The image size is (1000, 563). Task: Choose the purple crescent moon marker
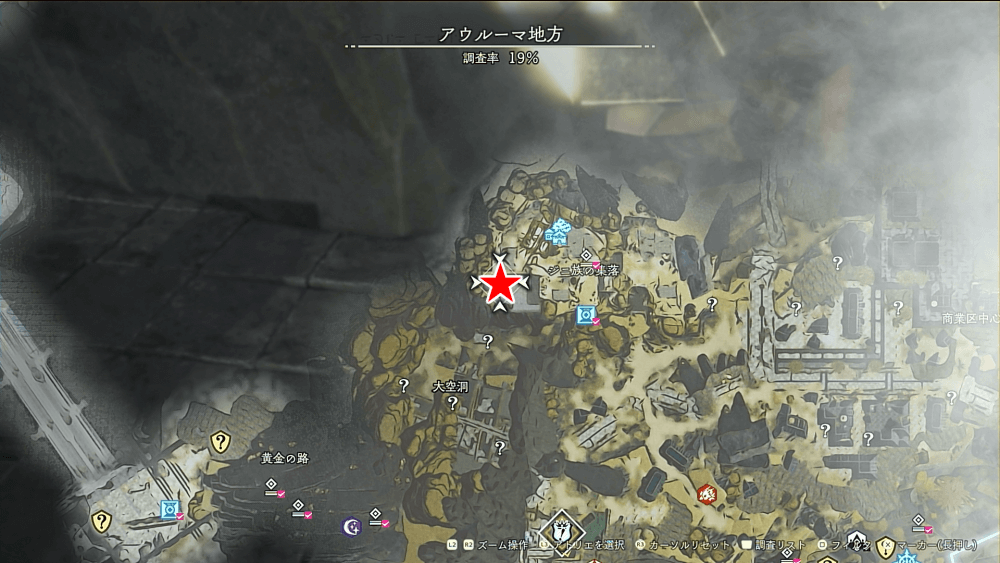[351, 525]
